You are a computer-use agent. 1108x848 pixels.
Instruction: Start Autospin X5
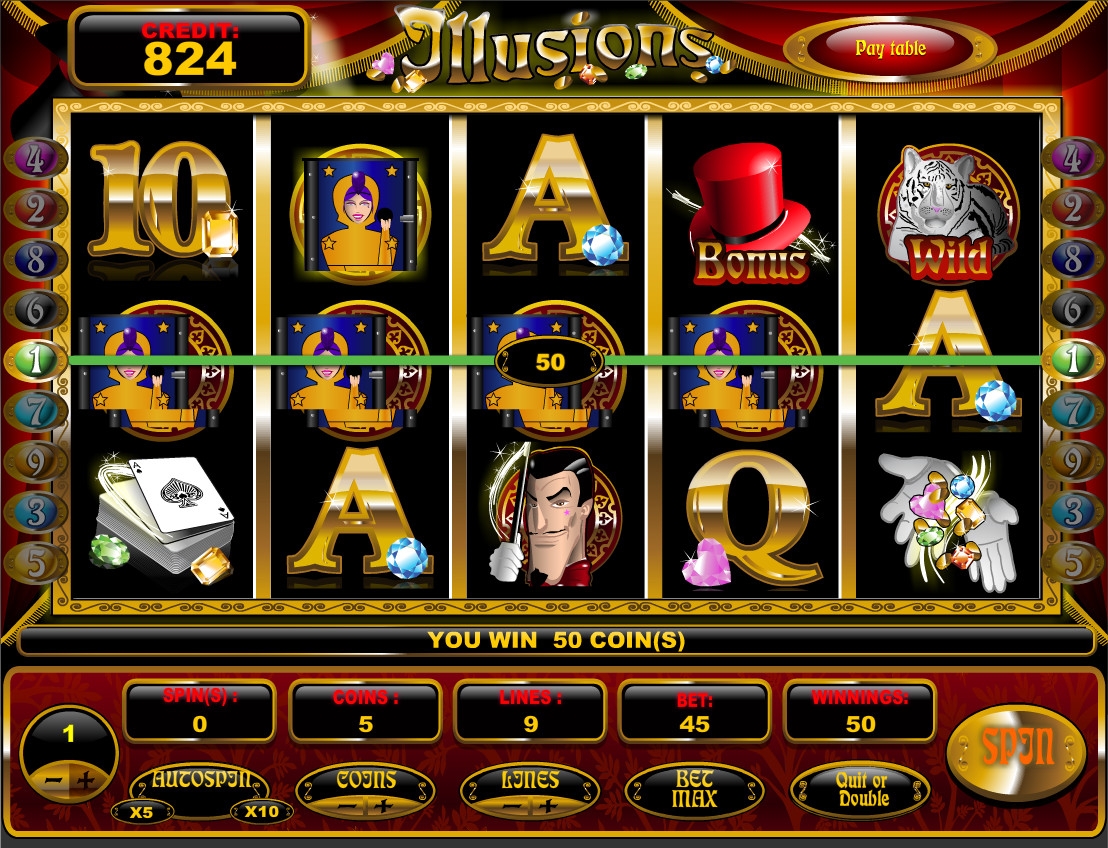(141, 811)
